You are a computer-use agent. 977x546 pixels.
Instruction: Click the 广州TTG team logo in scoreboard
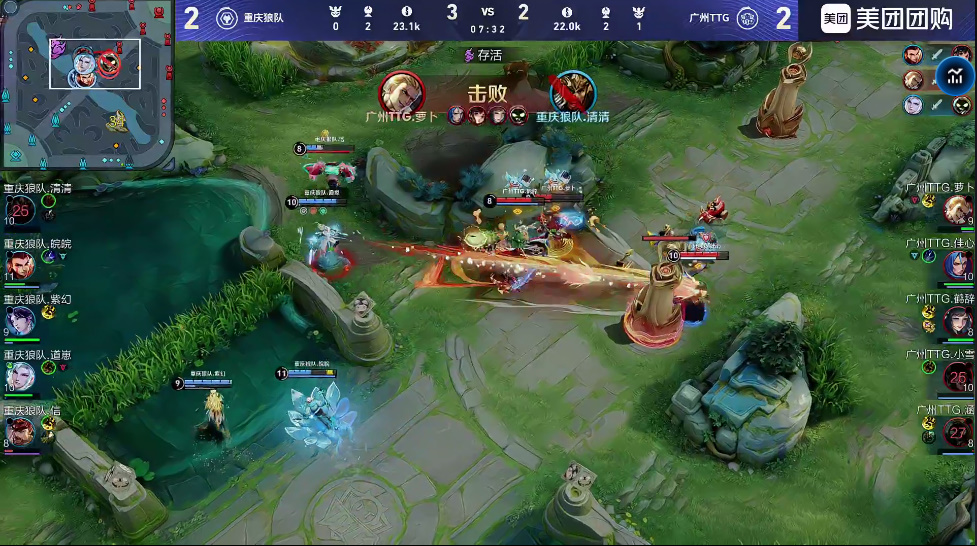[x=747, y=18]
